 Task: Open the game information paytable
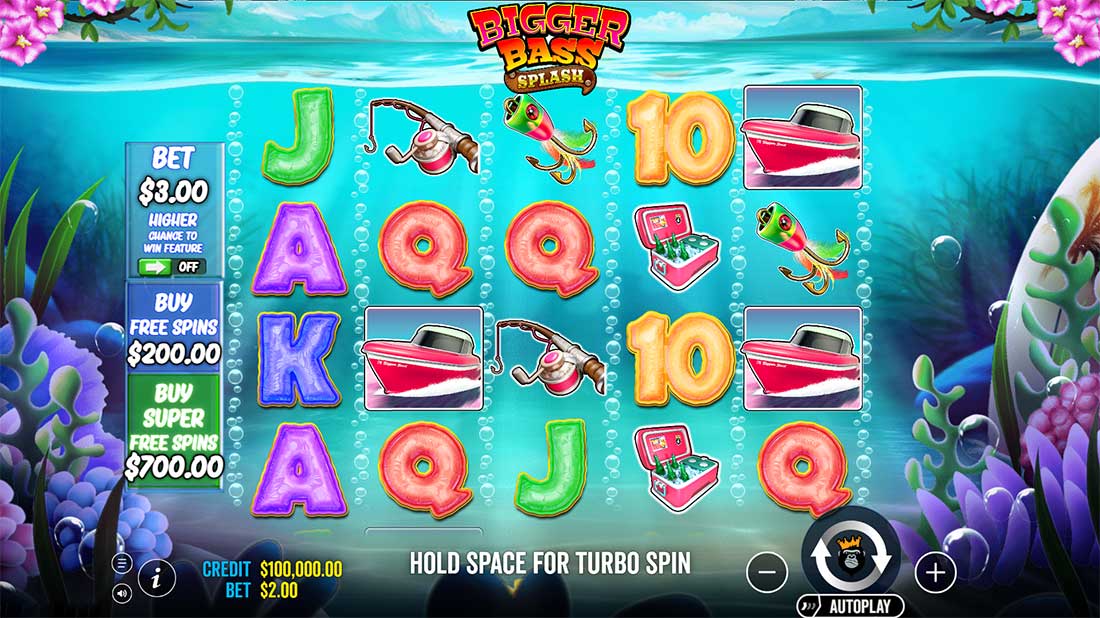(158, 575)
